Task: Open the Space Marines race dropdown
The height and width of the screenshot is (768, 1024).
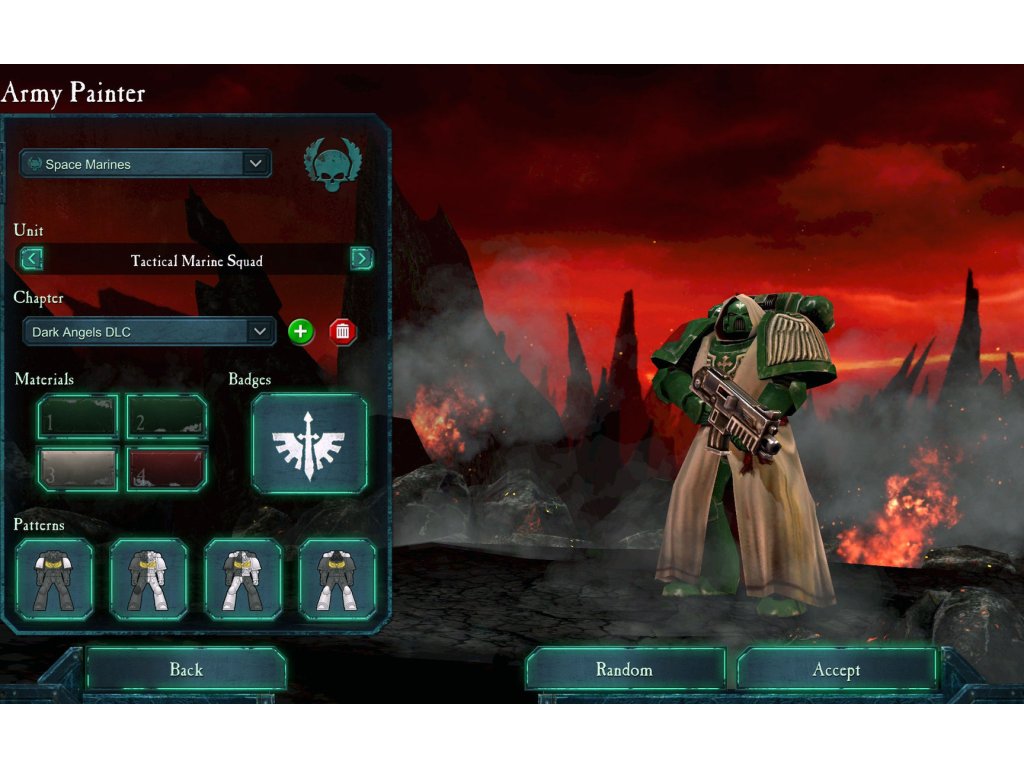Action: (x=146, y=164)
